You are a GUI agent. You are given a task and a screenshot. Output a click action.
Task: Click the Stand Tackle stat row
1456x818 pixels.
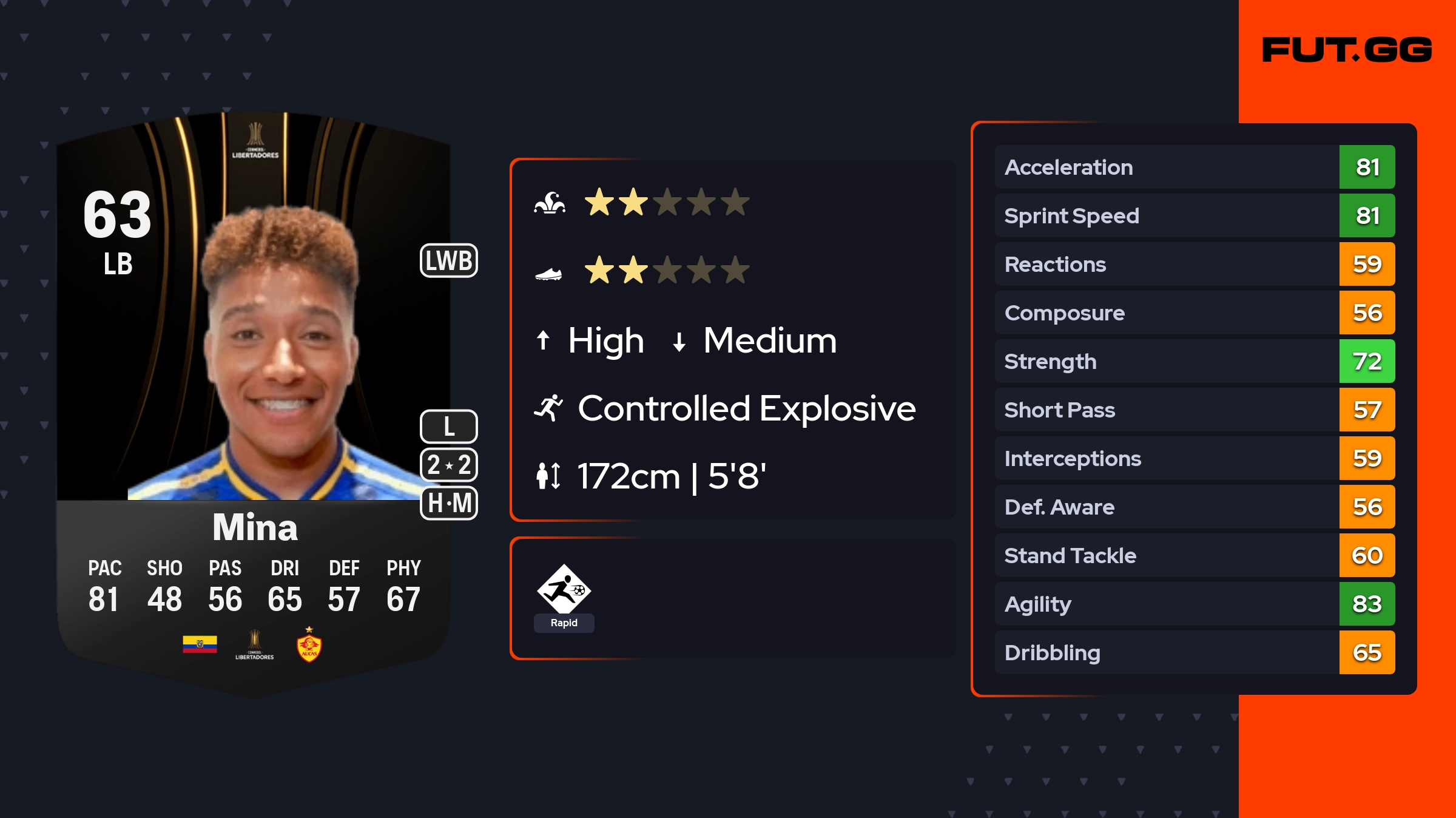point(1194,556)
